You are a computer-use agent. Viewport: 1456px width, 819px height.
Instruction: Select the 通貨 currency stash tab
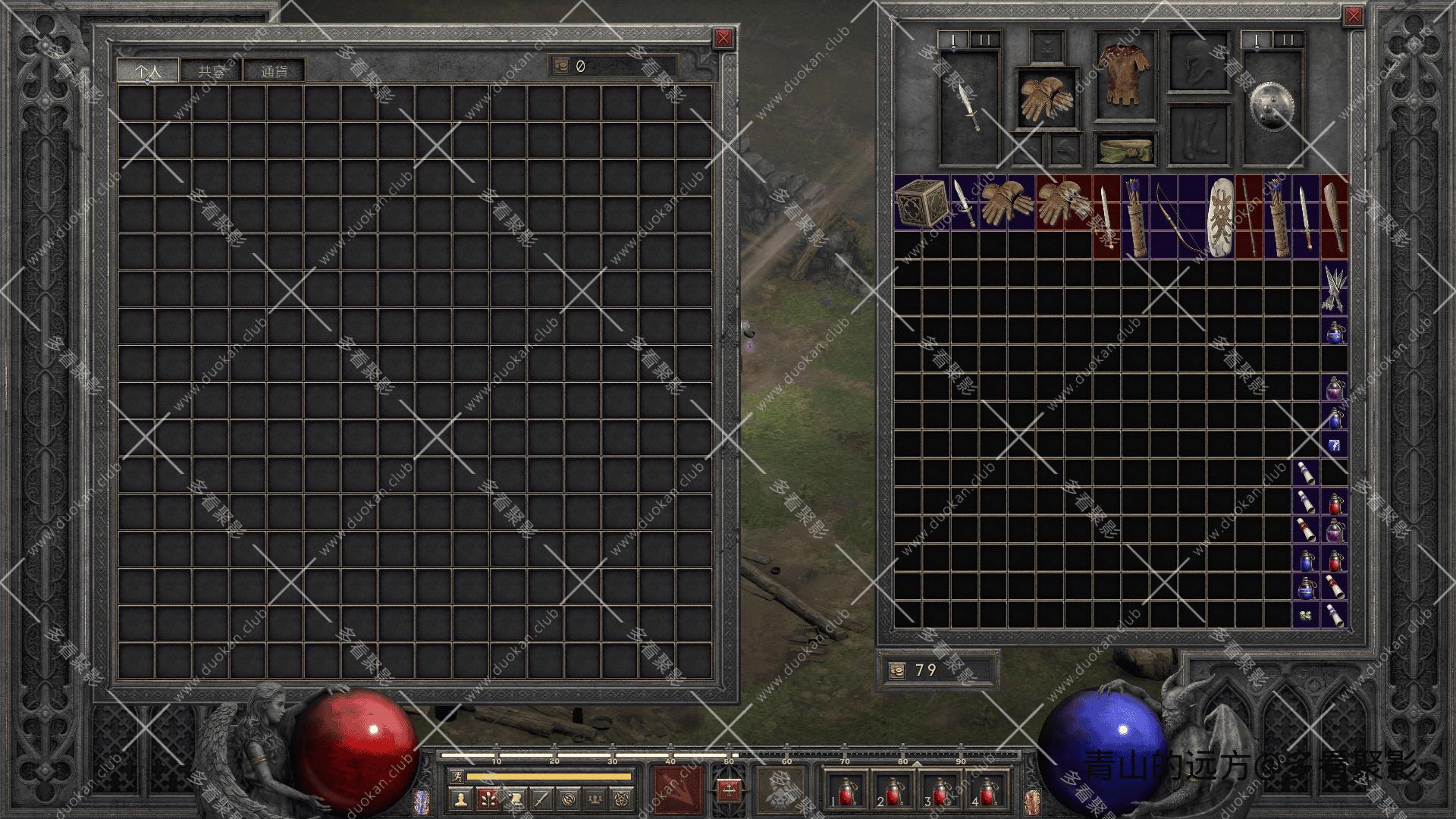(x=275, y=71)
